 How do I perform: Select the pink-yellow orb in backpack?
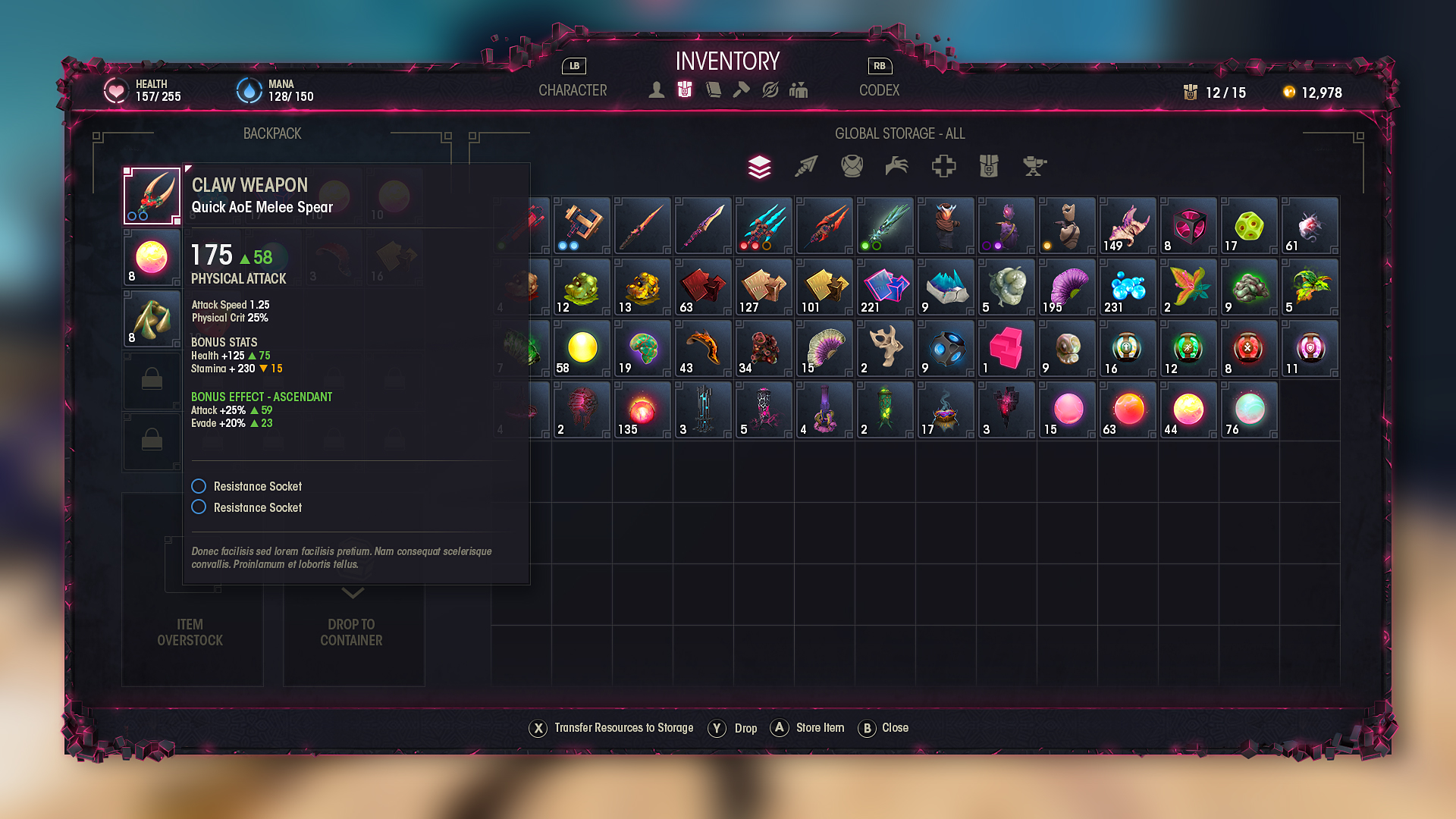152,257
